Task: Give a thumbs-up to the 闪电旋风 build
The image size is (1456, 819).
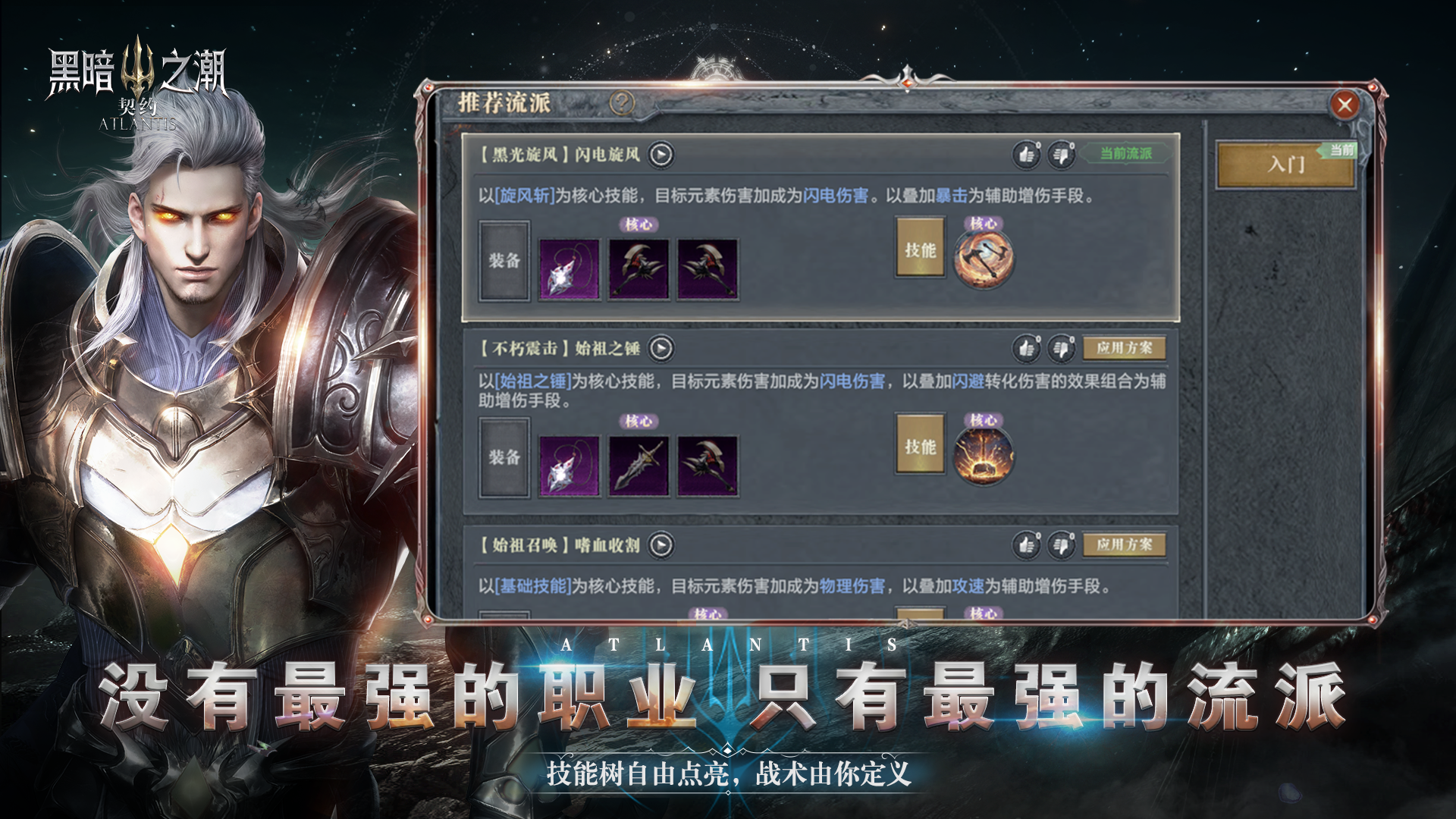Action: (x=1028, y=153)
